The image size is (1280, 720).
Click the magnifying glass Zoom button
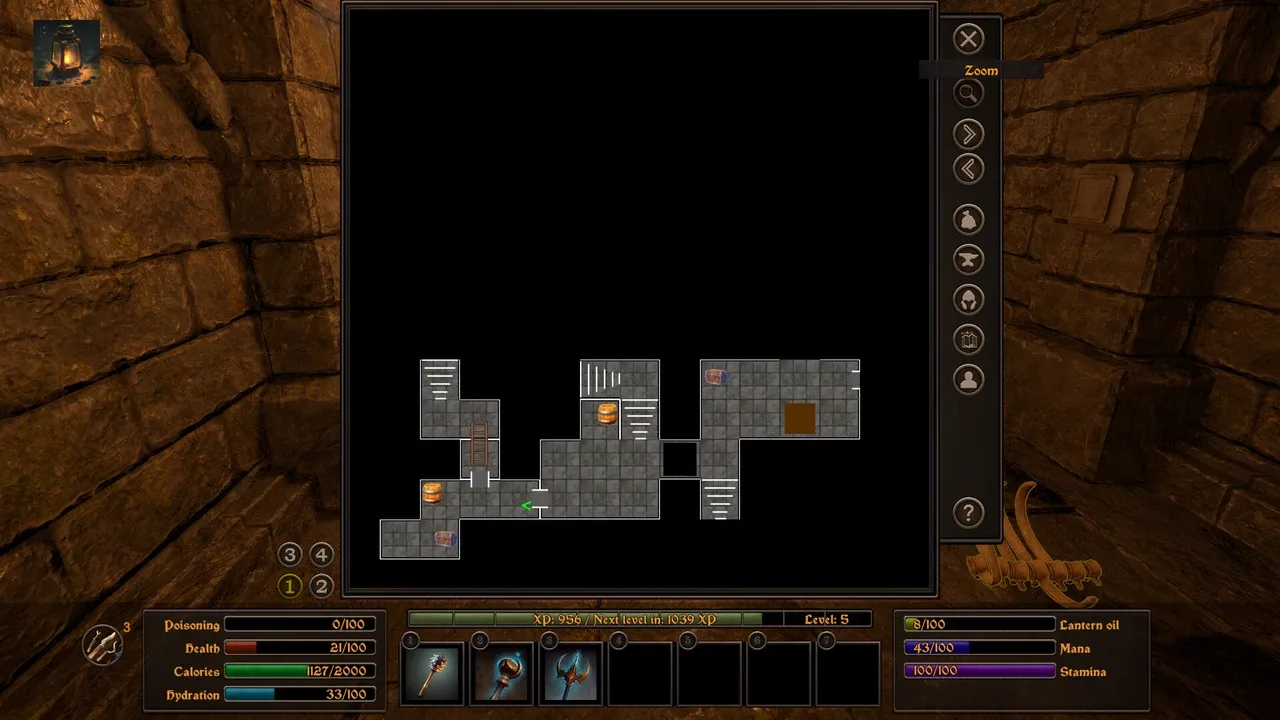[x=968, y=94]
